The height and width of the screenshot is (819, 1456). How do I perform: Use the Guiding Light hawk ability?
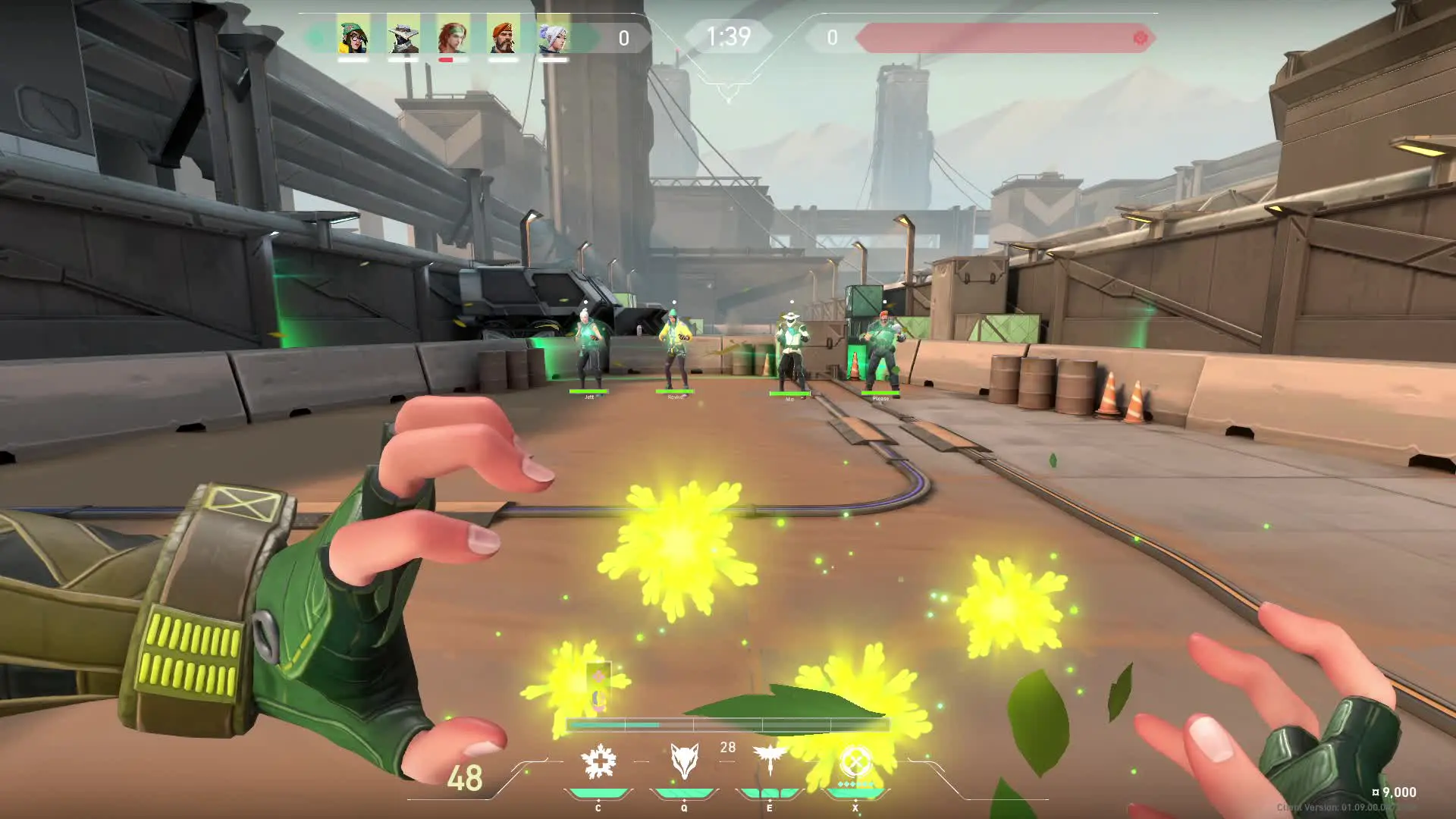pos(770,760)
